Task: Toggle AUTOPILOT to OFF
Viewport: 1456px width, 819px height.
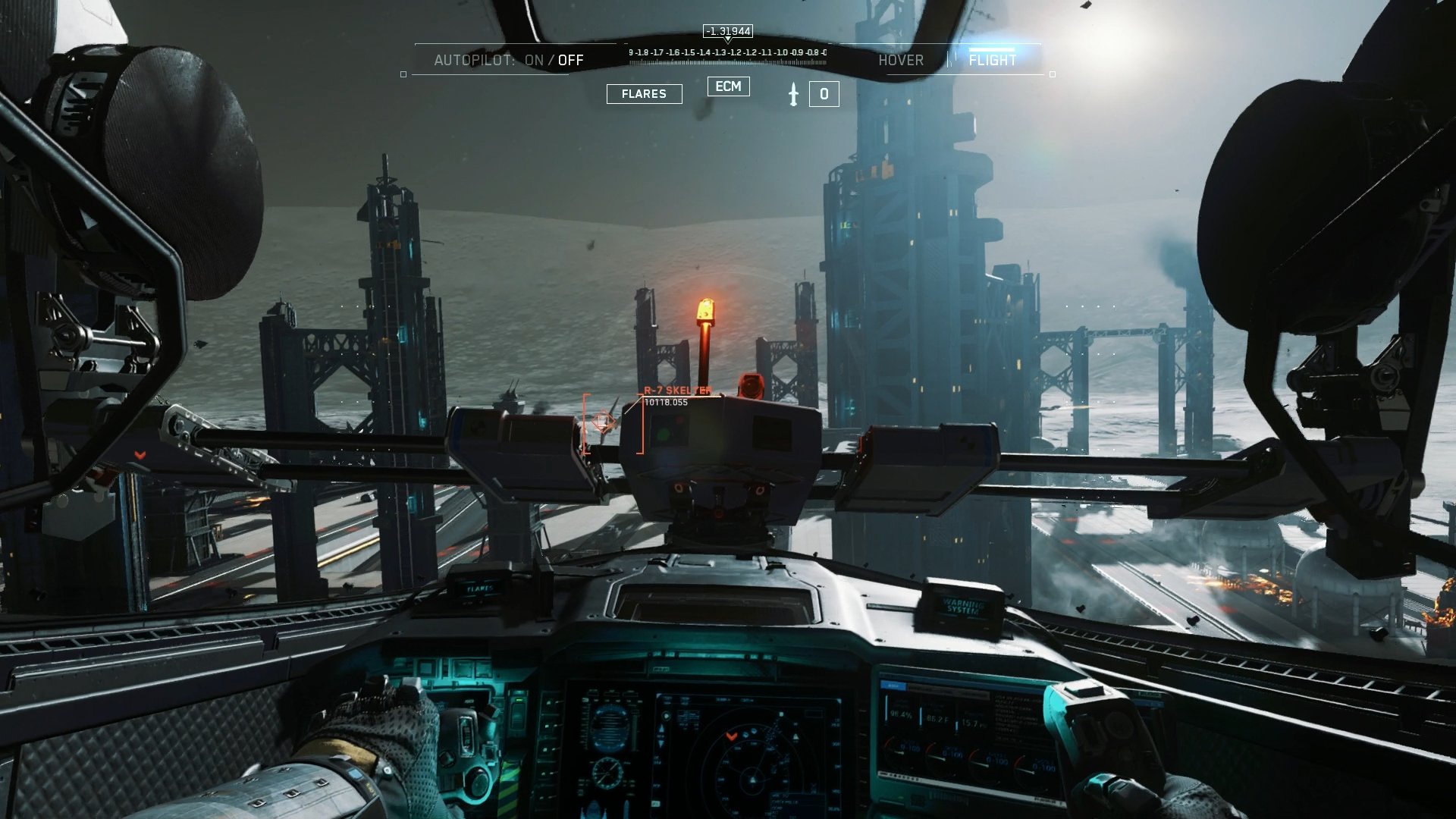Action: point(570,60)
